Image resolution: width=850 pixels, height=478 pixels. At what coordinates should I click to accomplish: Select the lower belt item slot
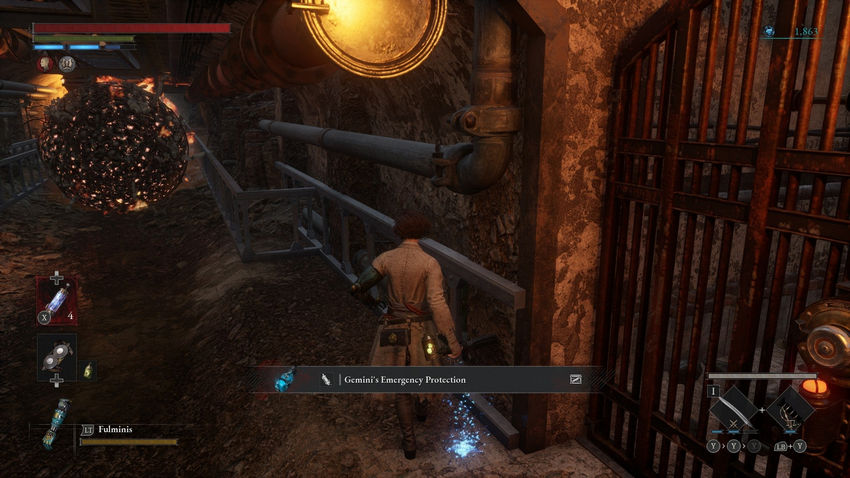(57, 356)
